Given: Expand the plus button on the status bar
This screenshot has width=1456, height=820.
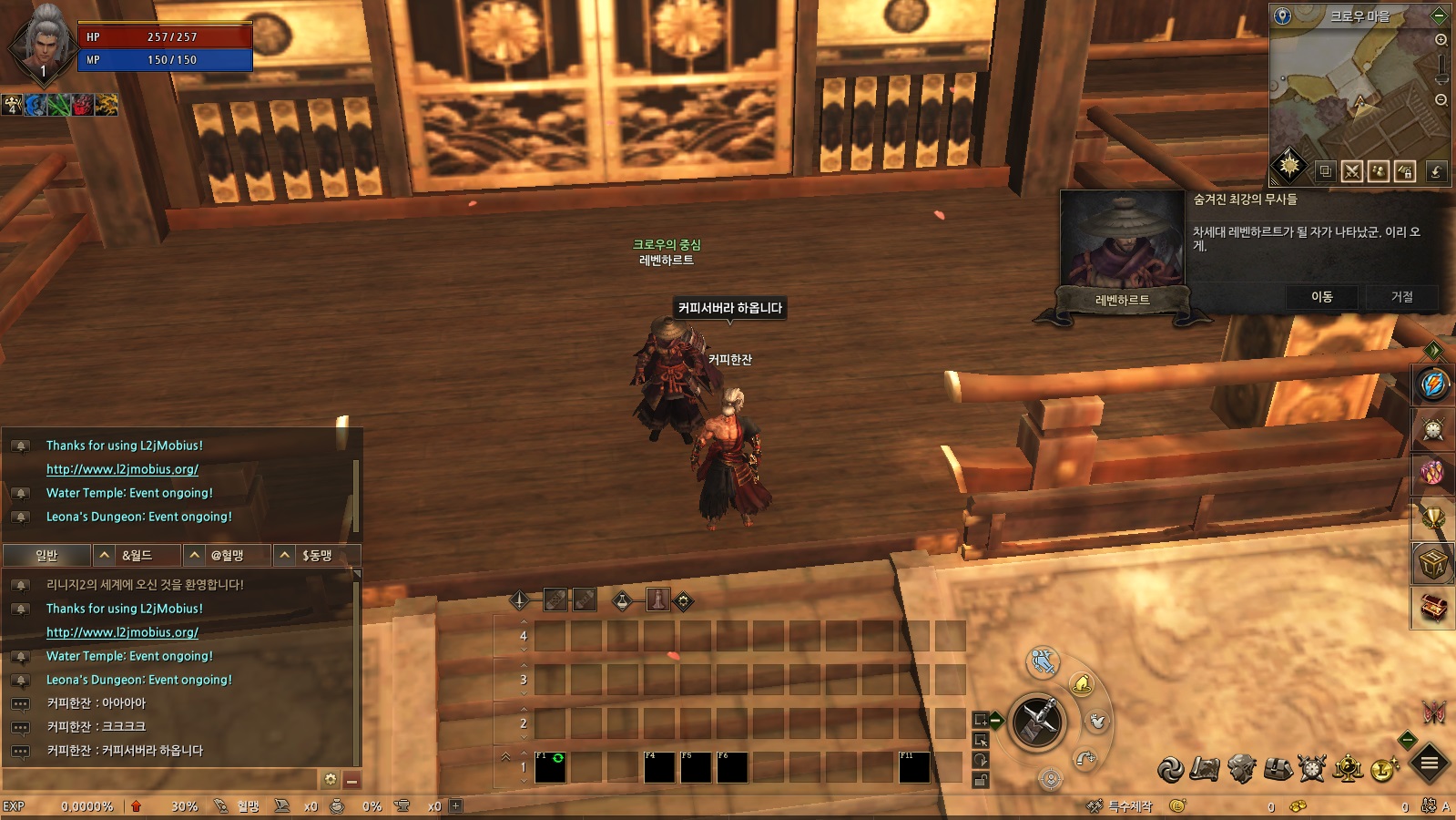Looking at the screenshot, I should point(456,805).
